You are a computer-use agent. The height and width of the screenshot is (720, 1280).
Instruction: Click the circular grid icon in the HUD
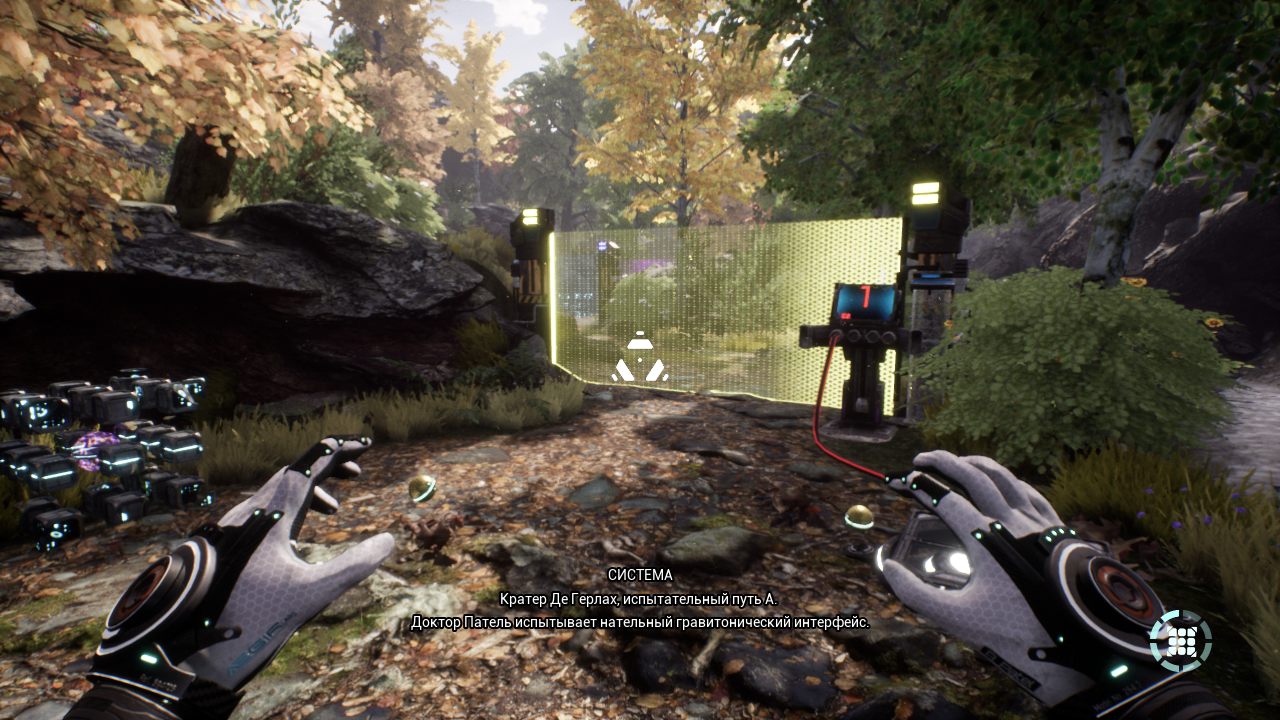point(1180,640)
